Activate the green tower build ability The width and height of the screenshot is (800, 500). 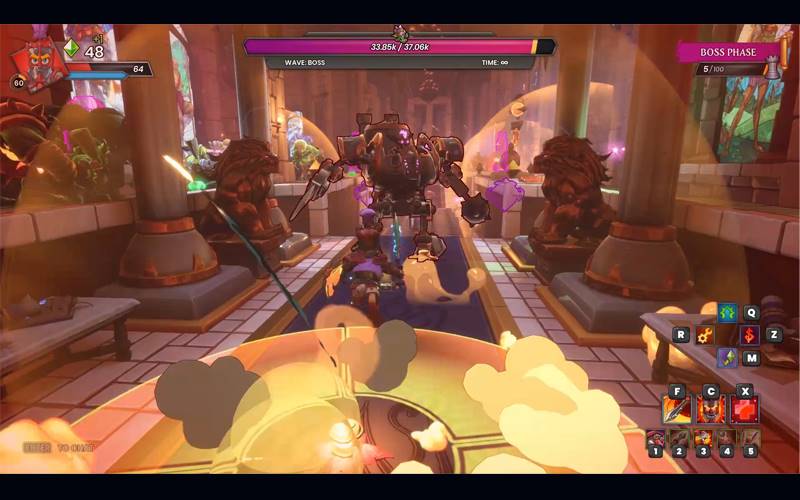coord(727,313)
